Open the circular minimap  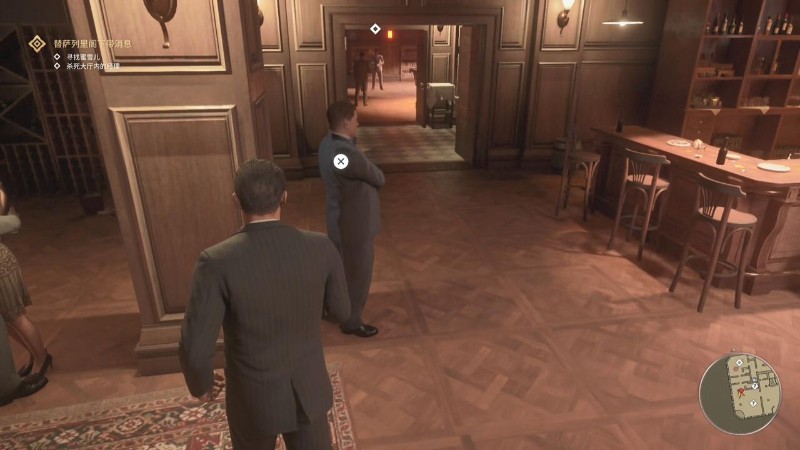click(740, 393)
